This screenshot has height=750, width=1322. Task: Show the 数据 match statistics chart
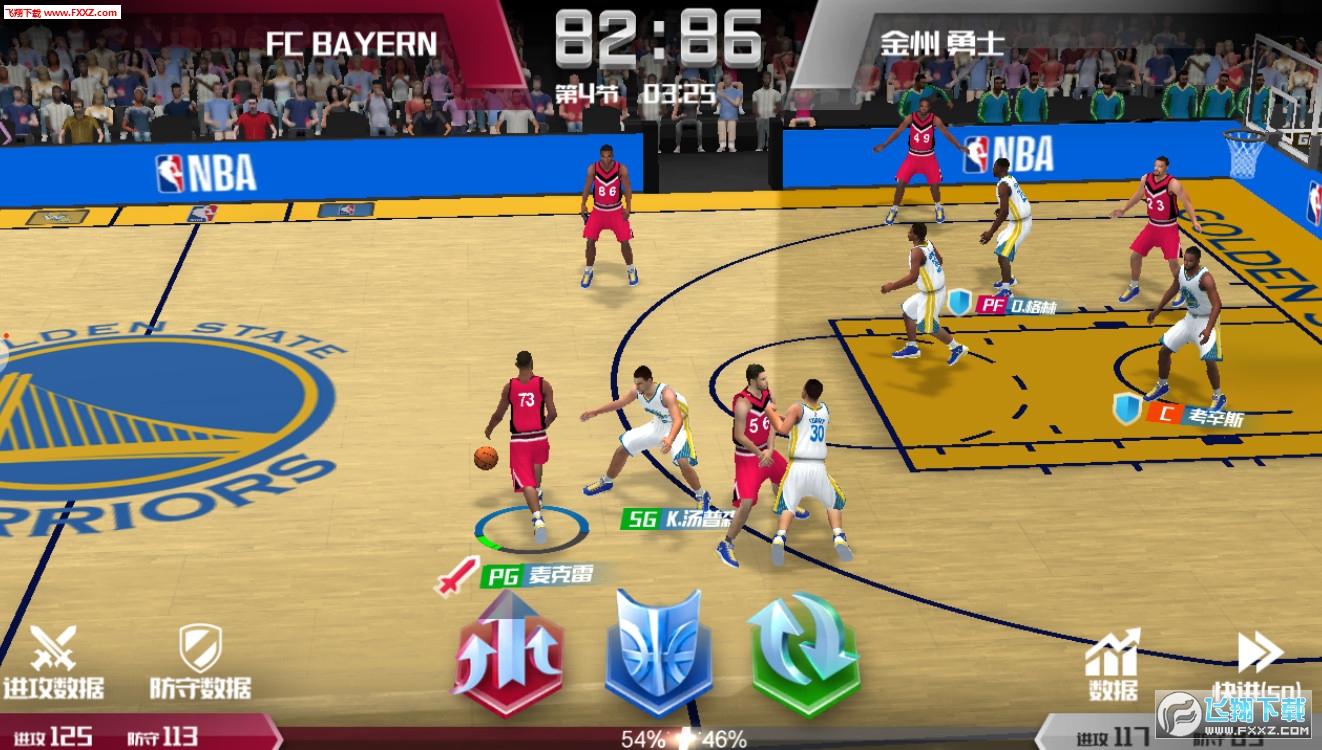pyautogui.click(x=1112, y=664)
